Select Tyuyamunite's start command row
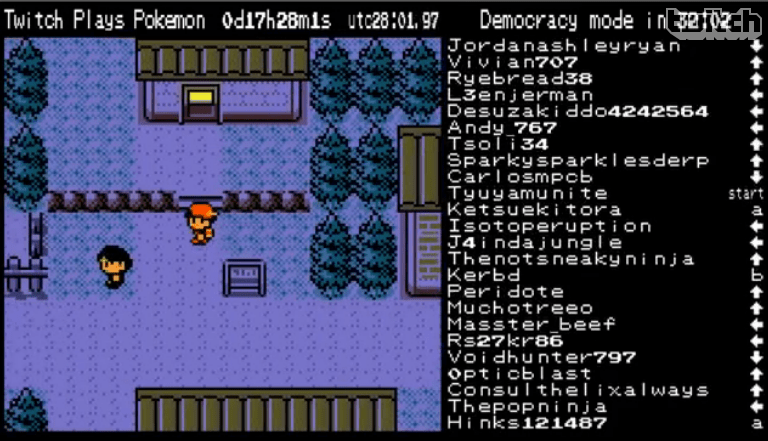The width and height of the screenshot is (768, 441). (x=527, y=193)
